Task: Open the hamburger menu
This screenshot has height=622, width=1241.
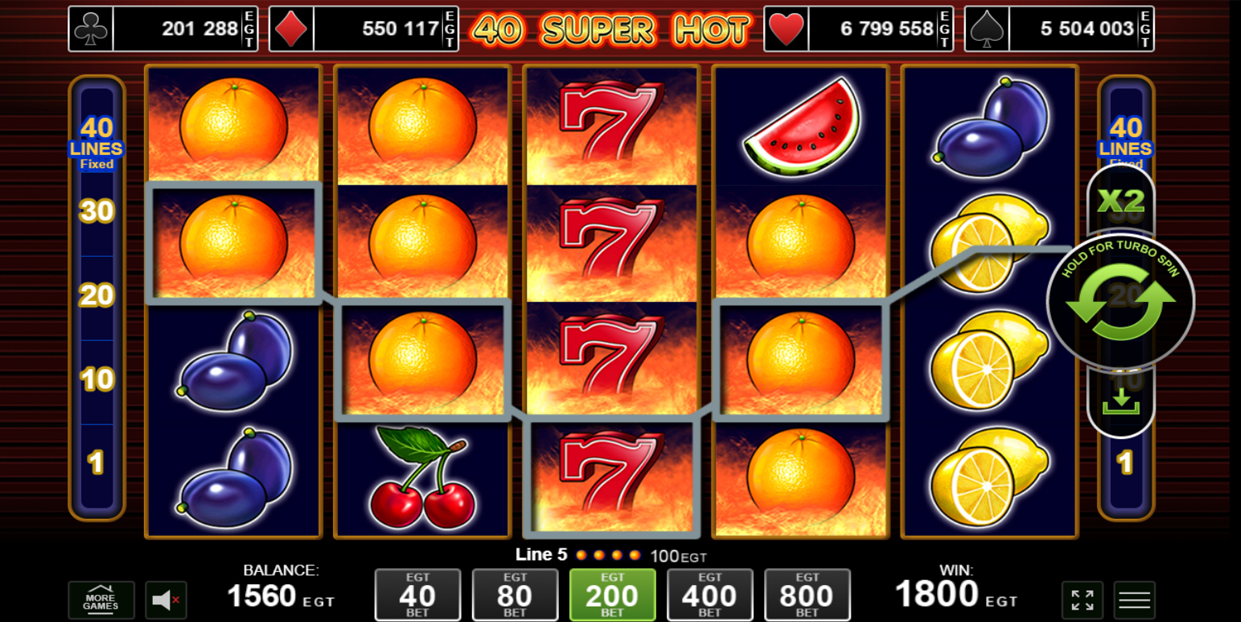Action: (1134, 600)
